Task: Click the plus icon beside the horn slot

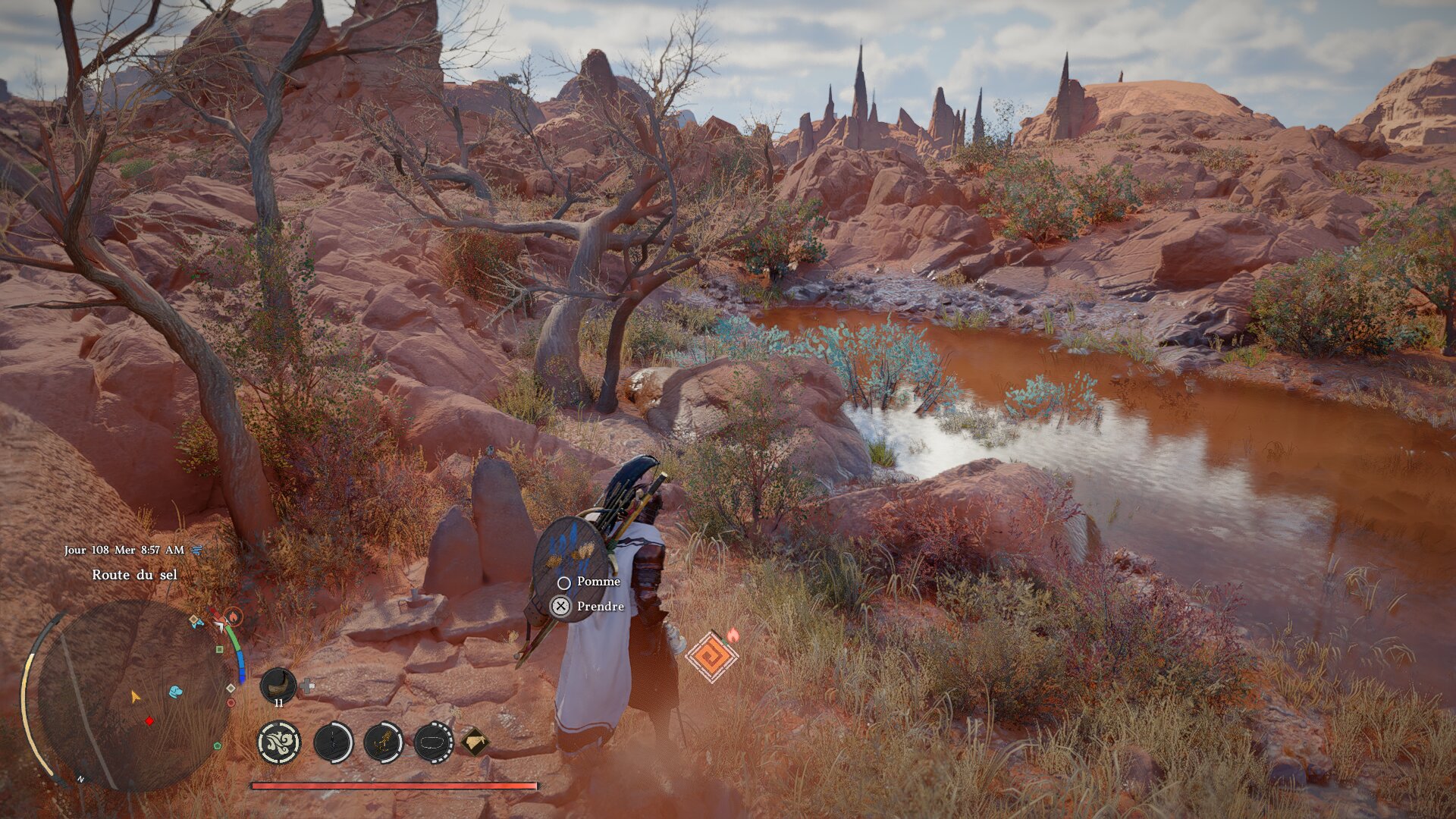Action: coord(308,685)
